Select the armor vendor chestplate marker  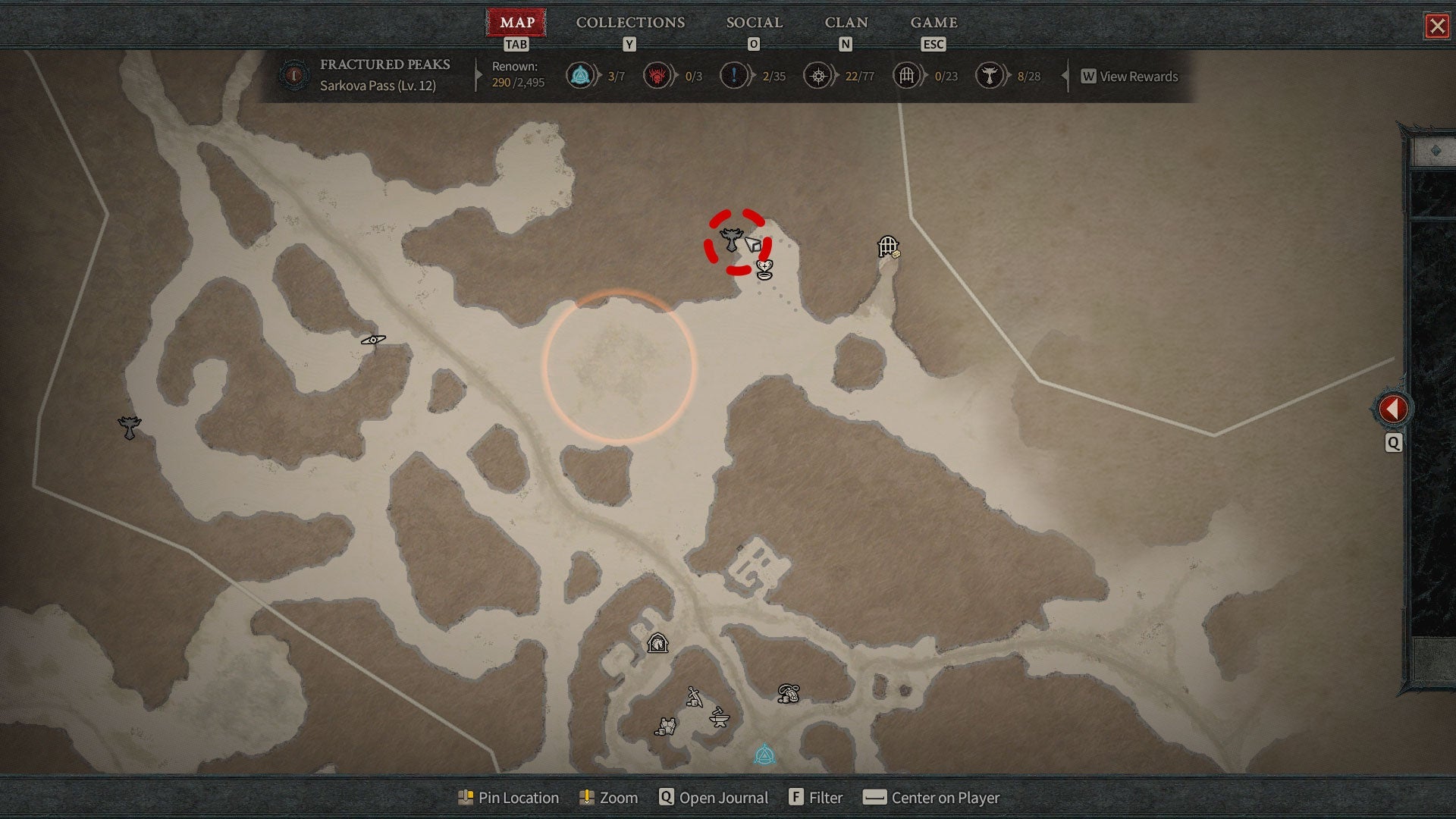[x=666, y=726]
